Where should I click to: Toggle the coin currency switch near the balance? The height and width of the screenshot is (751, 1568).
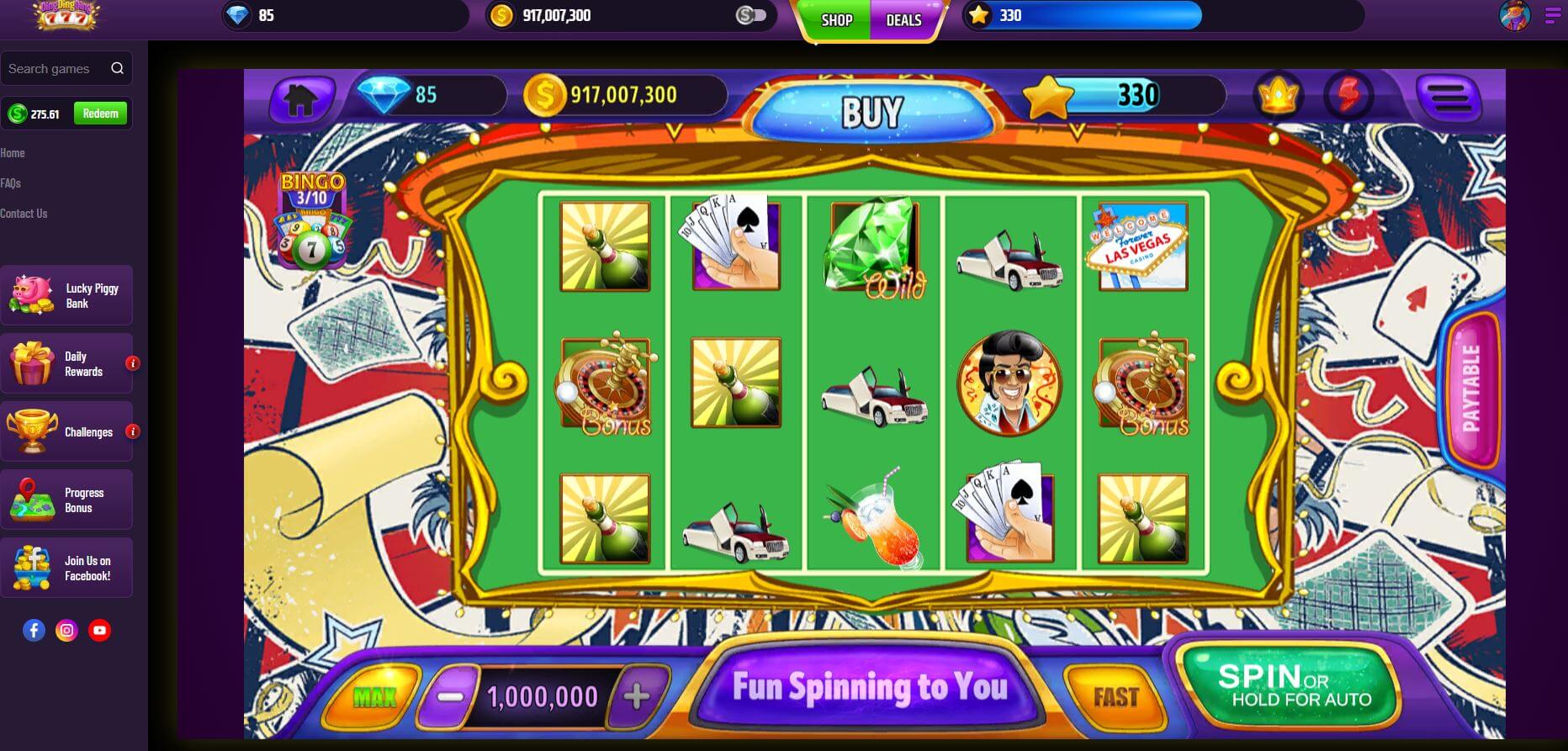[750, 14]
